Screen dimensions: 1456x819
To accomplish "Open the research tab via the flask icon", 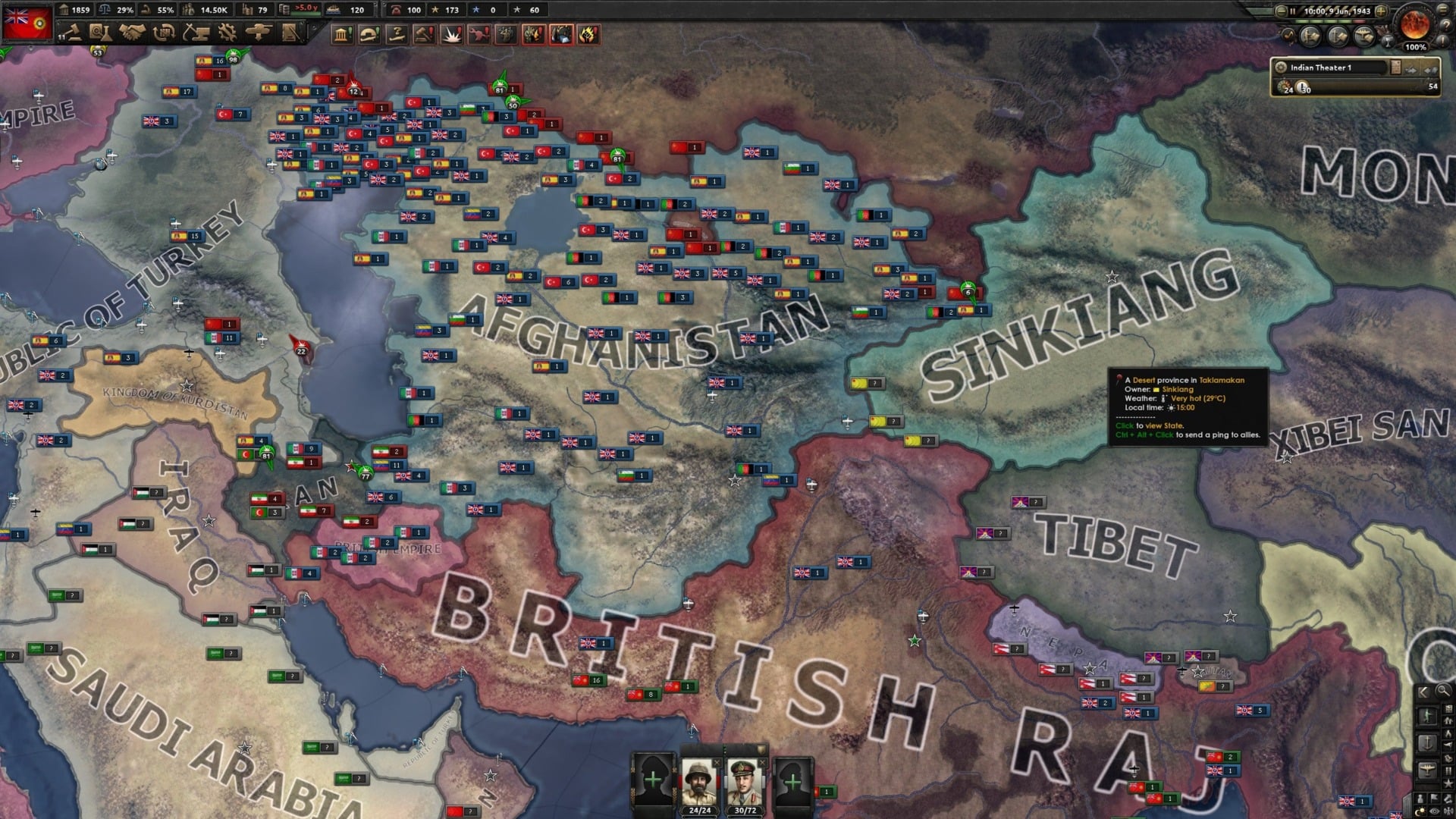I will tap(101, 32).
